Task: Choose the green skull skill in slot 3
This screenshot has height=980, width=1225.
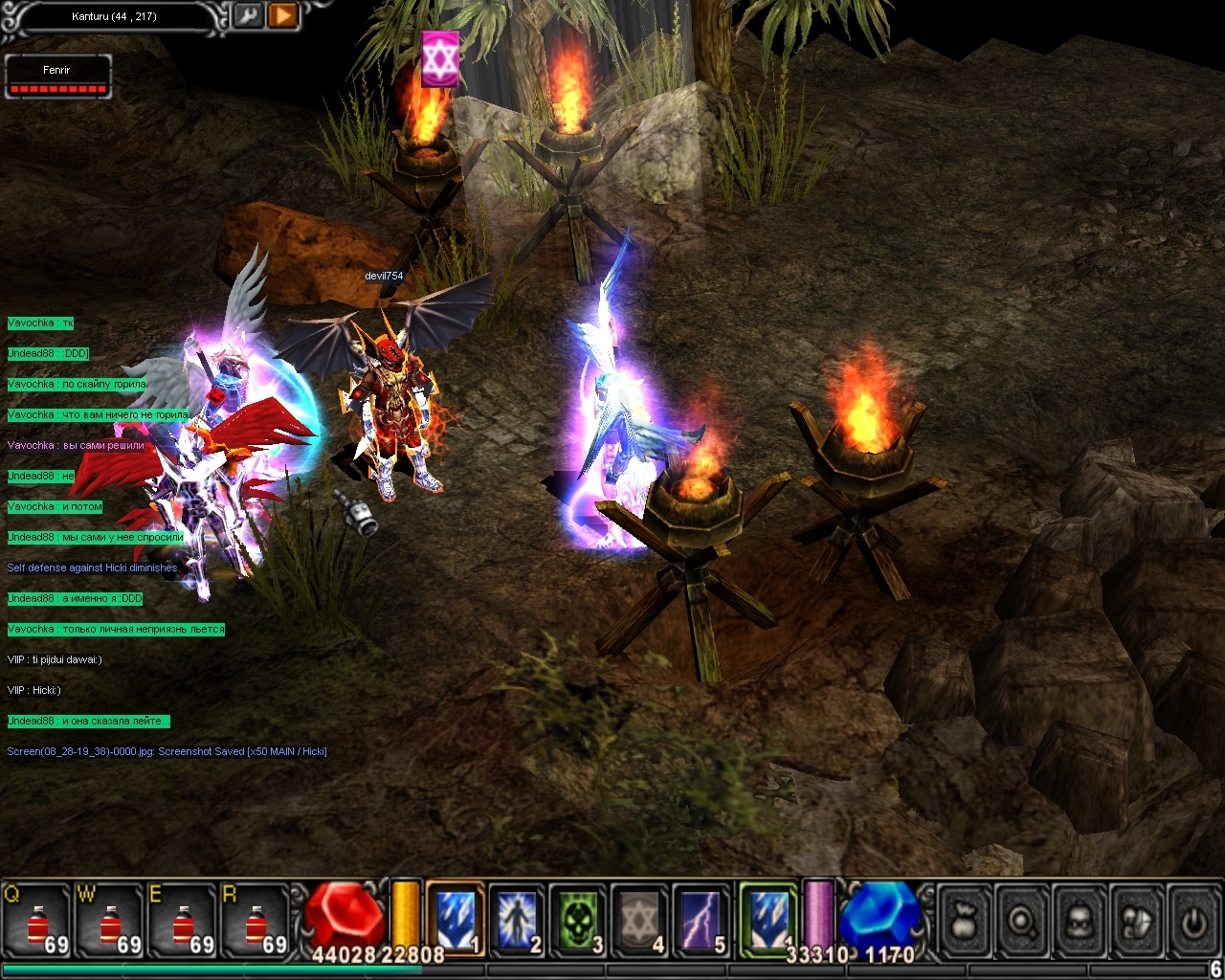Action: (x=578, y=919)
